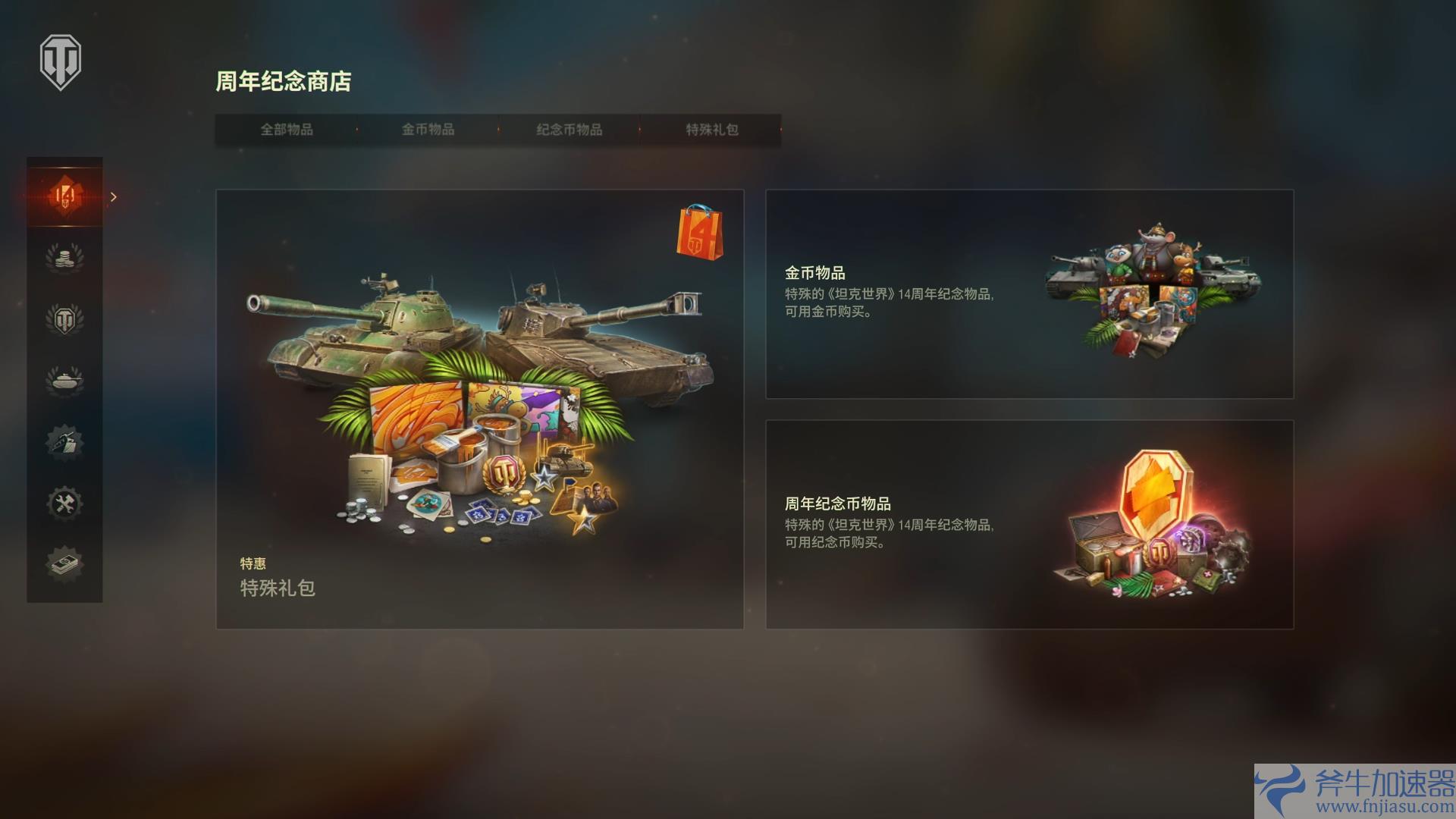Screen dimensions: 1456x819
Task: Open the gold coins category in the sidebar
Action: point(64,257)
